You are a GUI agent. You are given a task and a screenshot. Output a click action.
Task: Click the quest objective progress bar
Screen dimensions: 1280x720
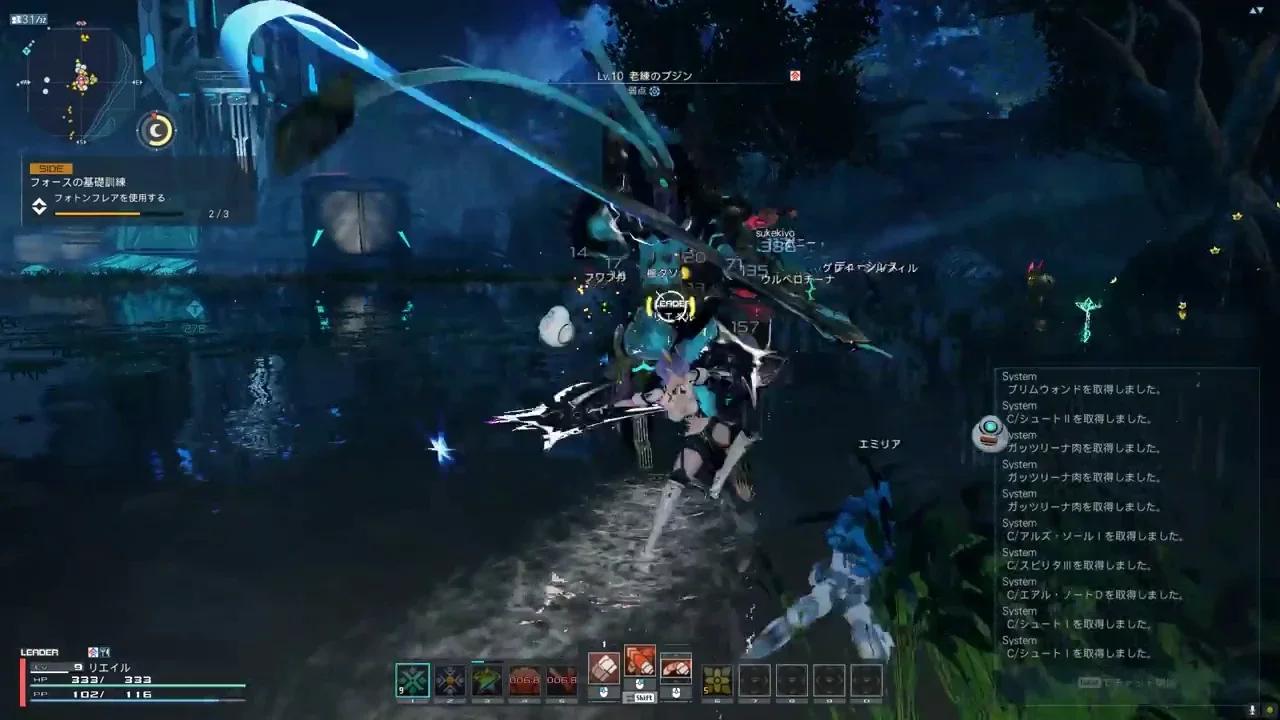116,213
